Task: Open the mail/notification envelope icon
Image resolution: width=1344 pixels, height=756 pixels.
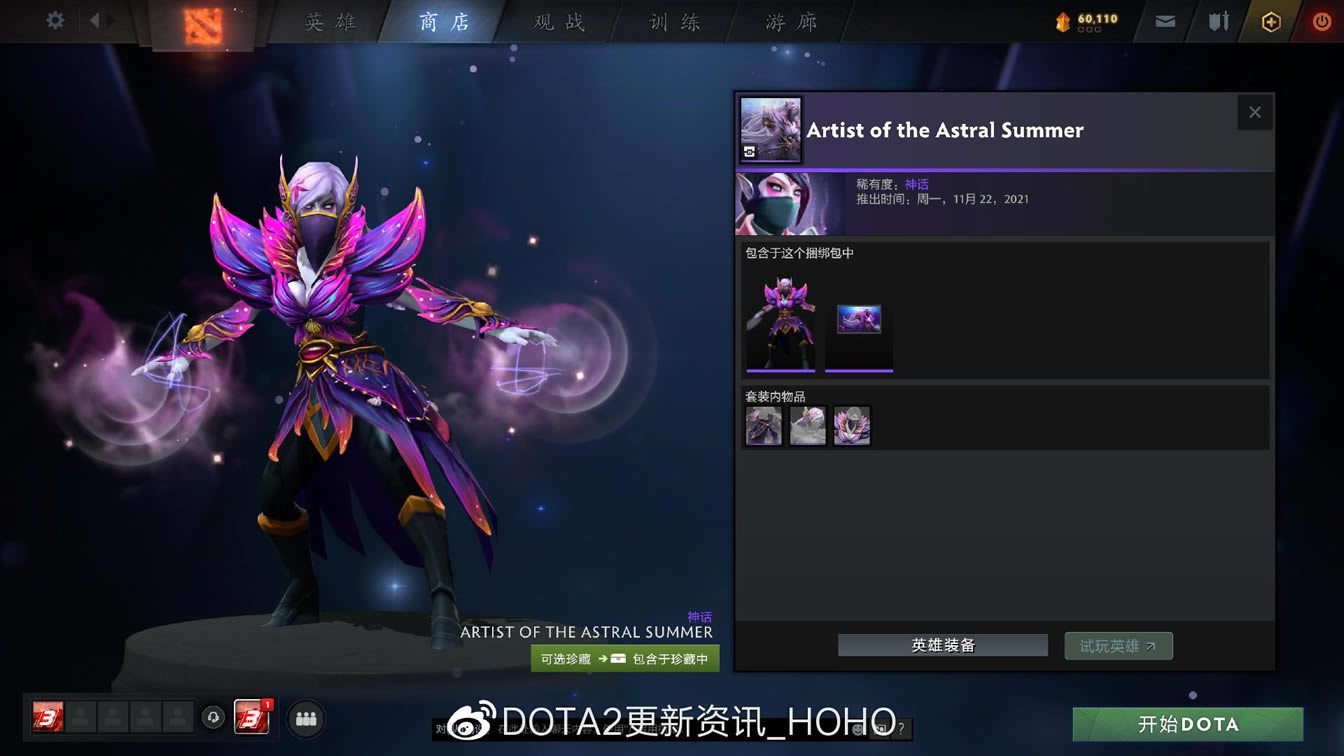Action: point(1163,19)
